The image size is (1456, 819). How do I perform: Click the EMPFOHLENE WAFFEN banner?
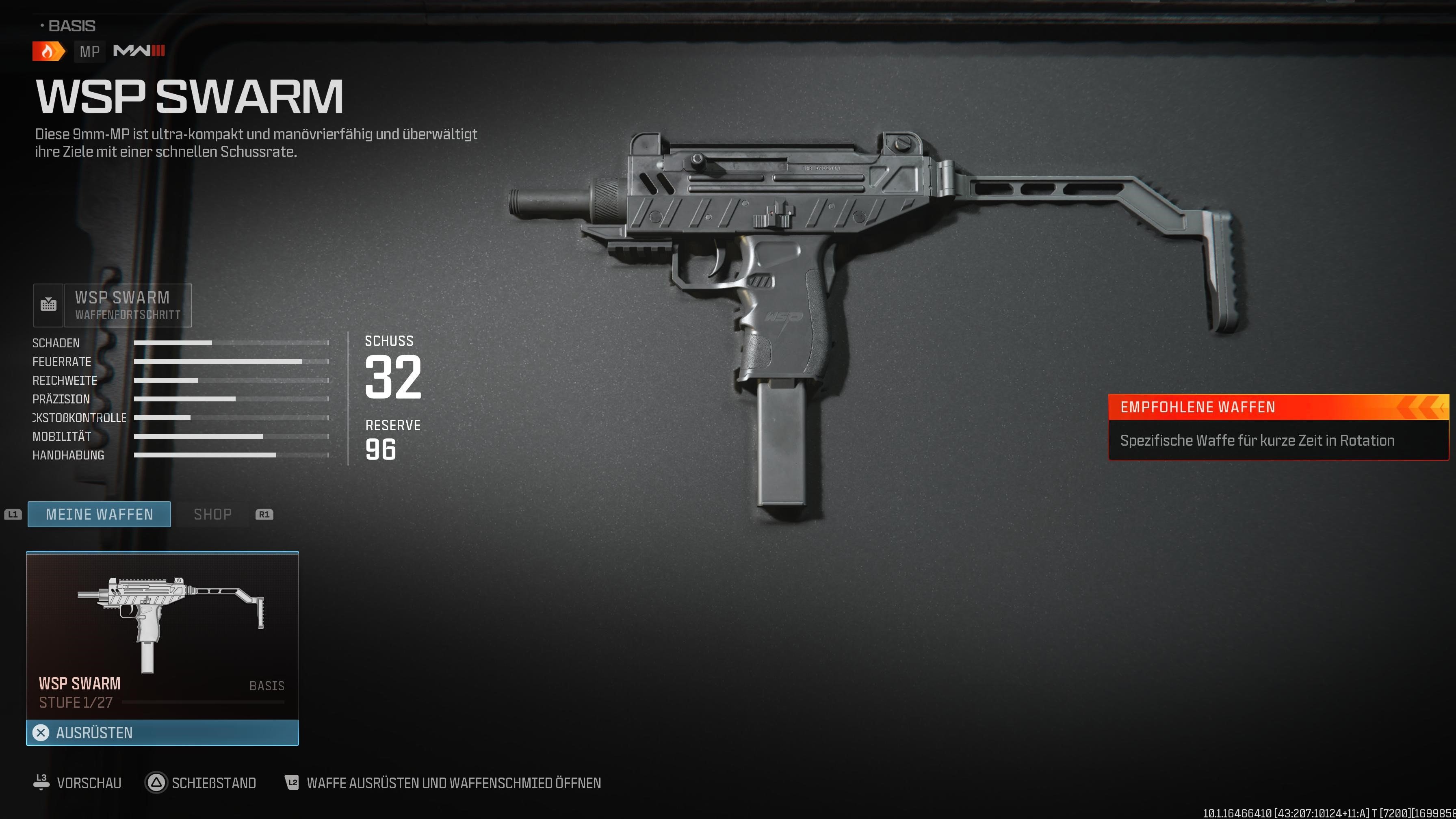tap(1277, 407)
